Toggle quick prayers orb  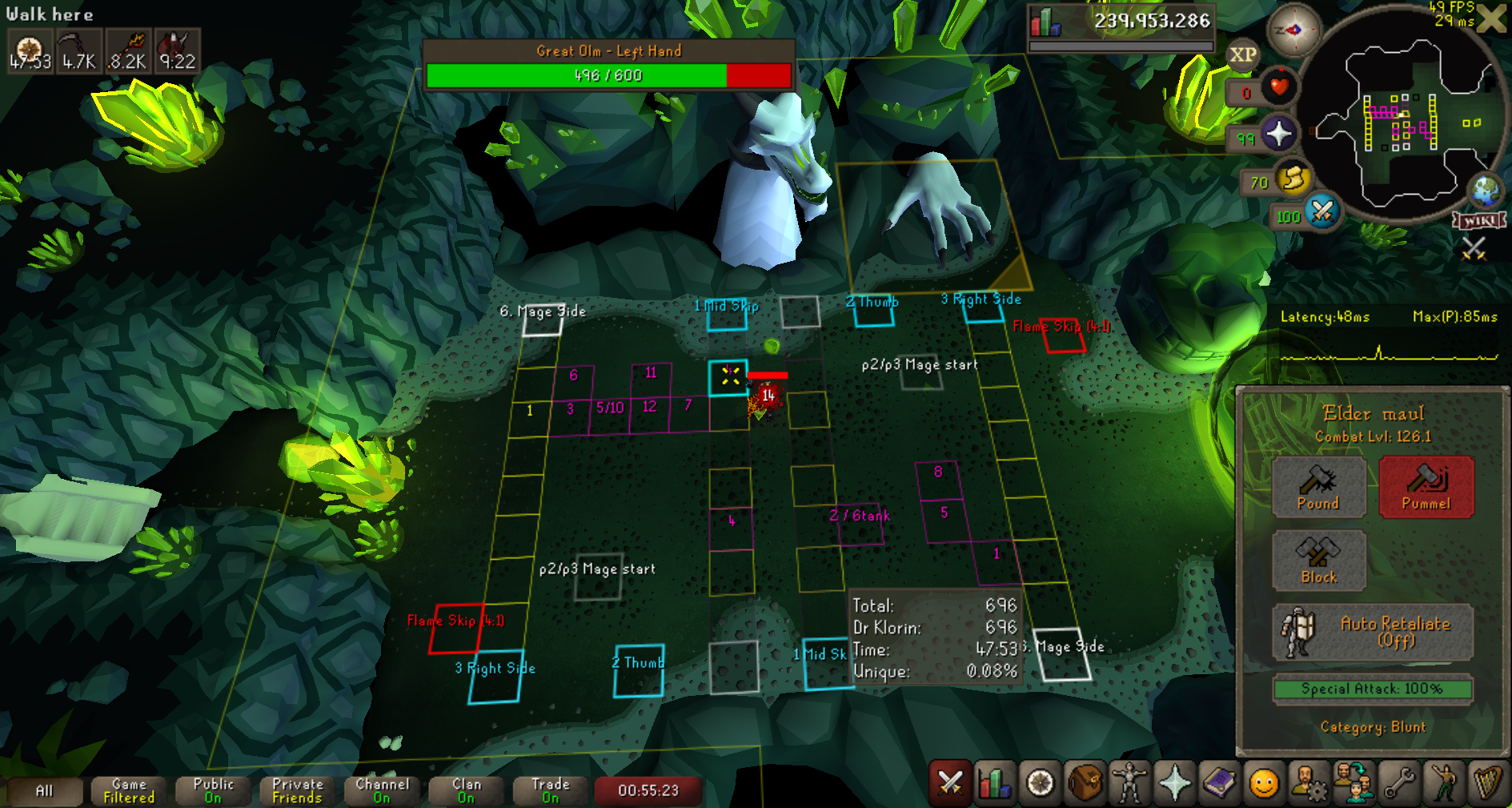[x=1278, y=134]
